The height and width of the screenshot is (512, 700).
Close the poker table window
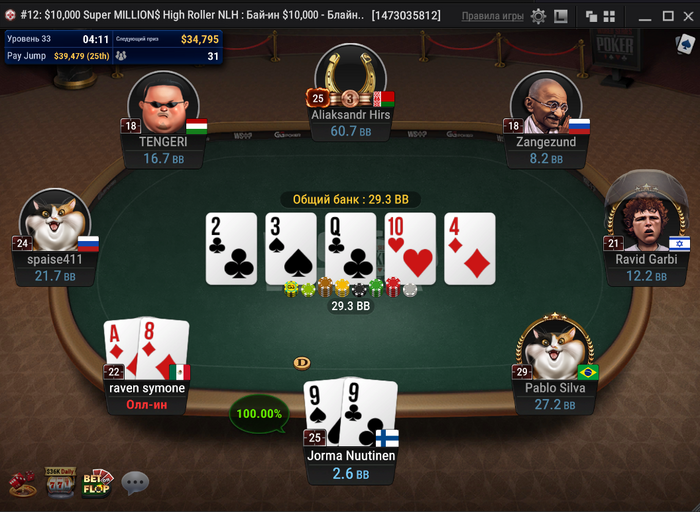688,16
